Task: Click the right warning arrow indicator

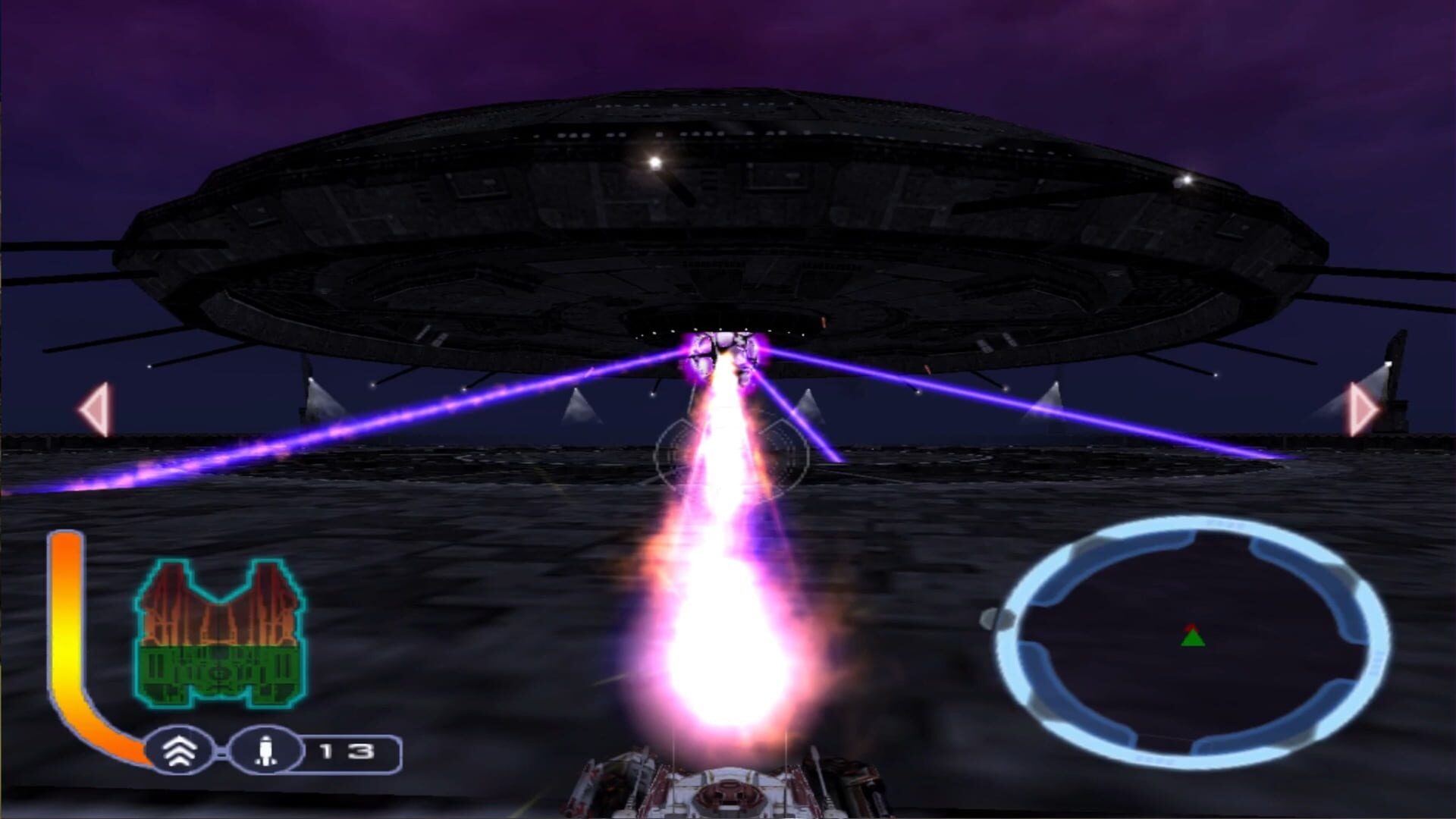Action: [1358, 409]
